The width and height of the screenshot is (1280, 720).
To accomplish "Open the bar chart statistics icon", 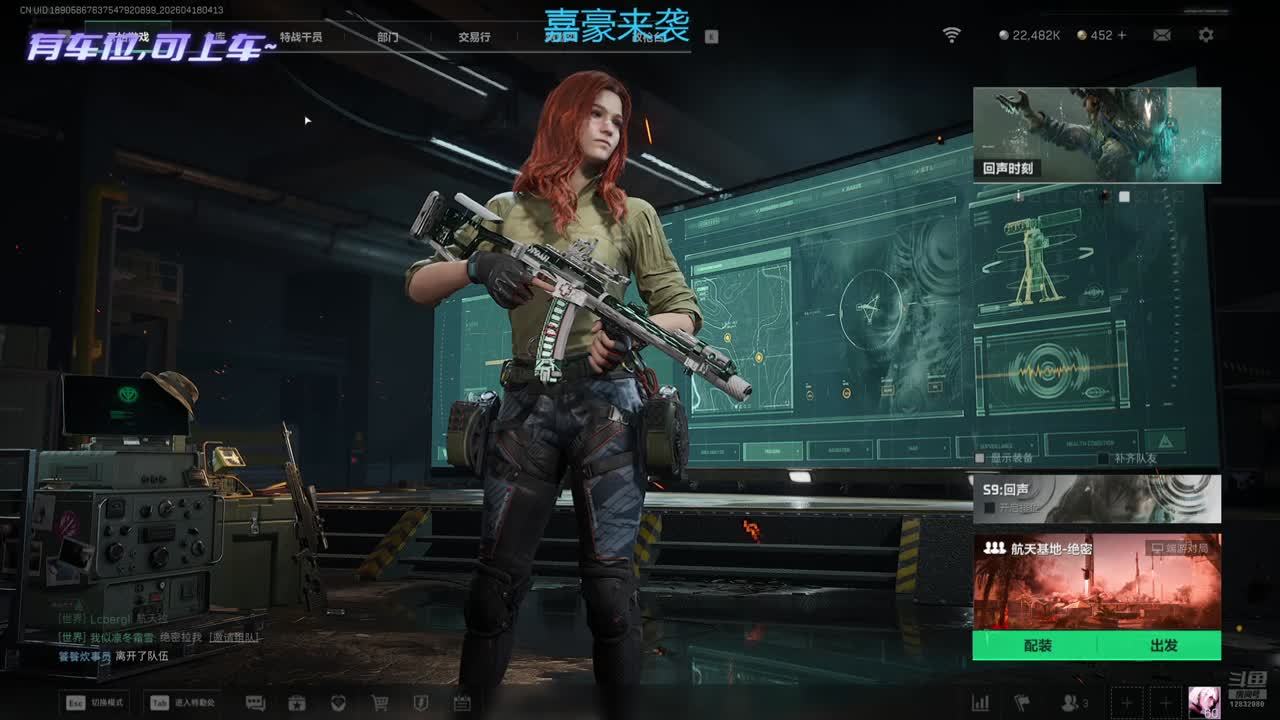I will point(981,703).
